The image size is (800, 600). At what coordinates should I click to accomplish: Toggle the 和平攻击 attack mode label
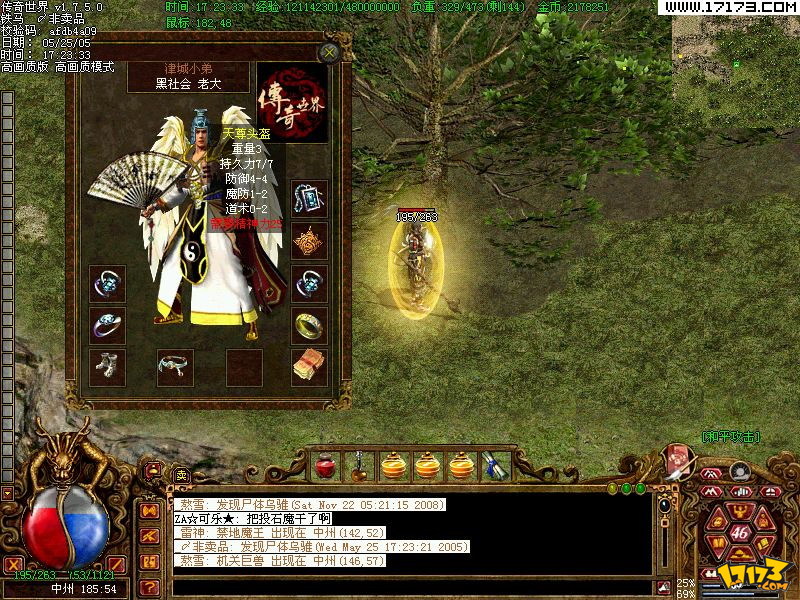[730, 437]
